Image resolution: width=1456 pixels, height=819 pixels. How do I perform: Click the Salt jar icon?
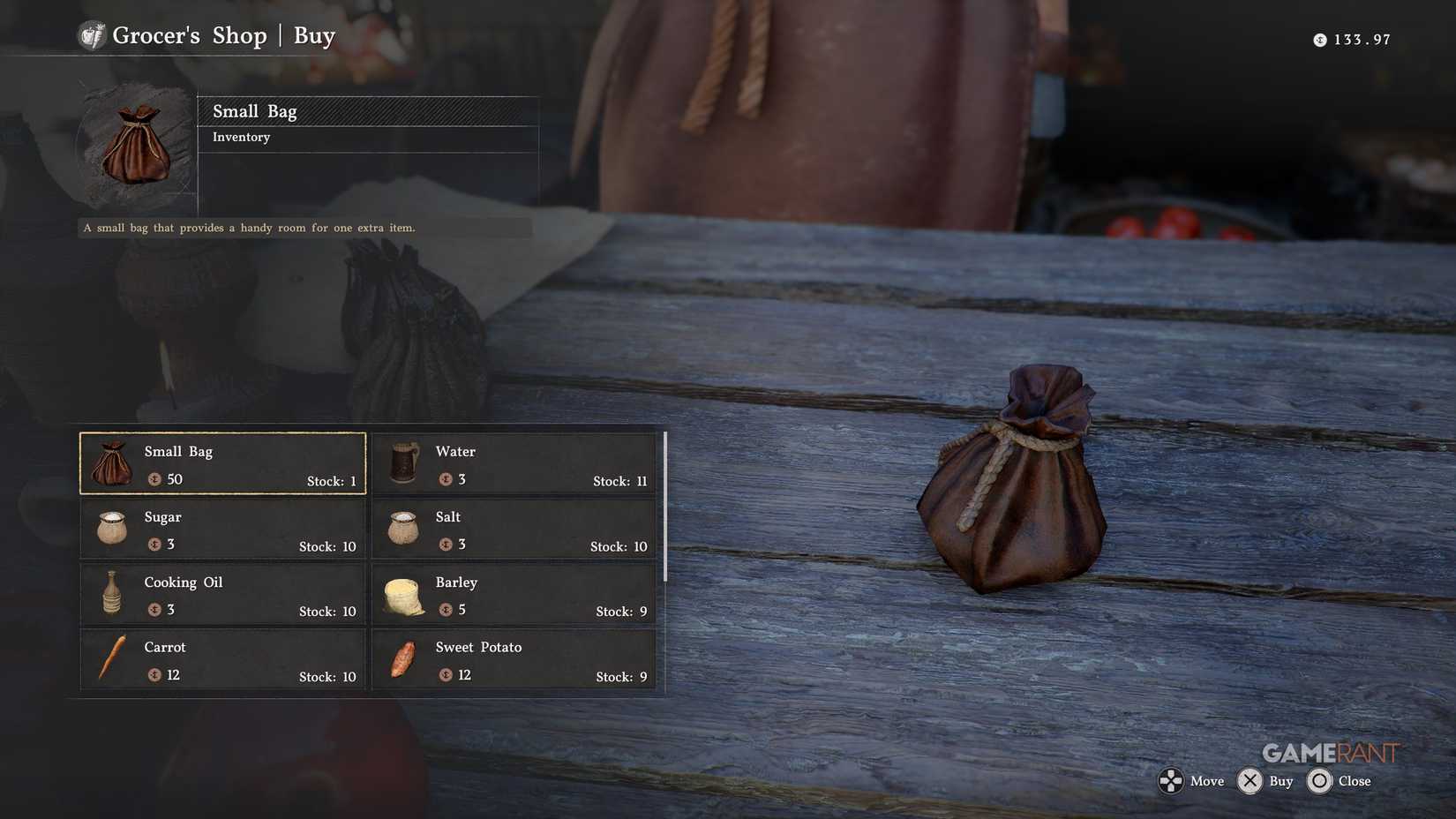point(402,528)
